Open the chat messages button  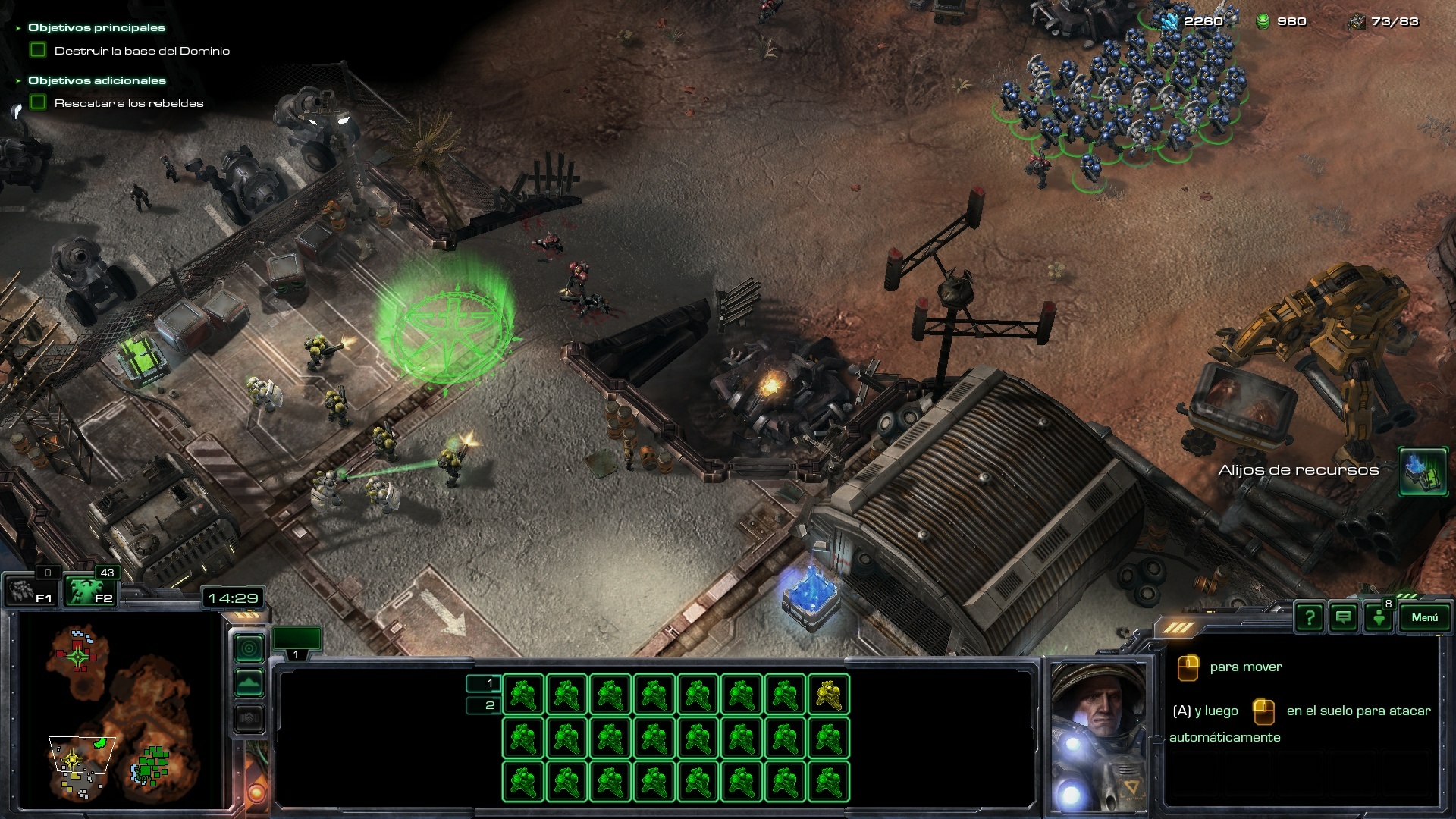[x=1343, y=618]
